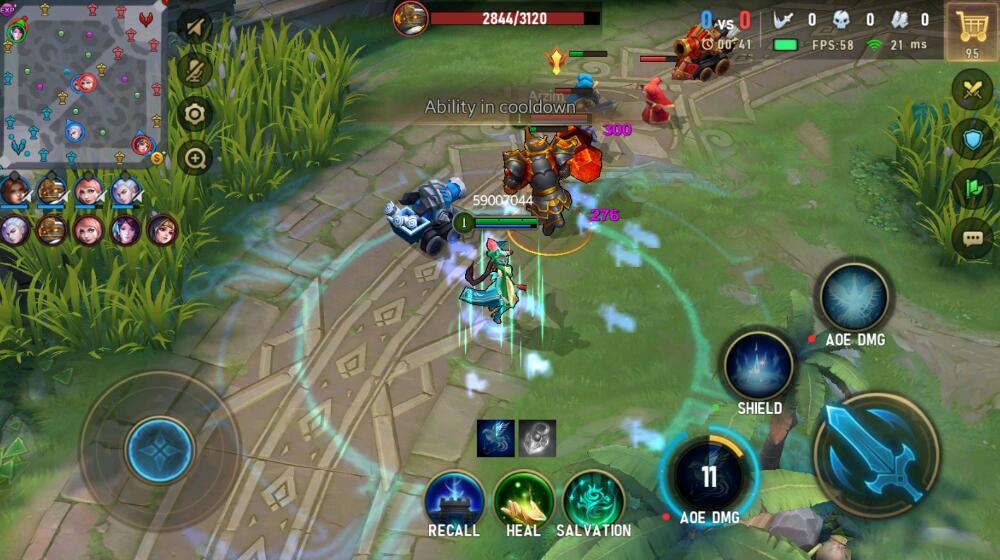Cast the Shield skill

tap(759, 366)
